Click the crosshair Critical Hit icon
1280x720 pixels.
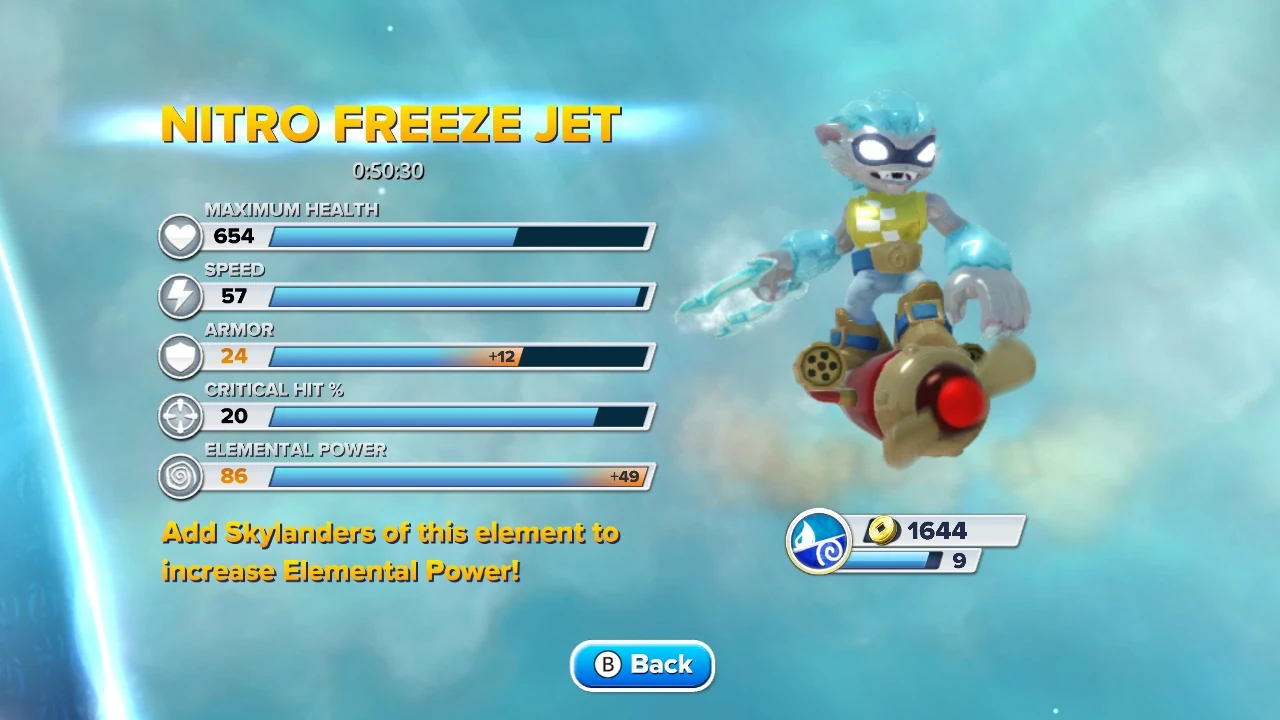[x=180, y=417]
